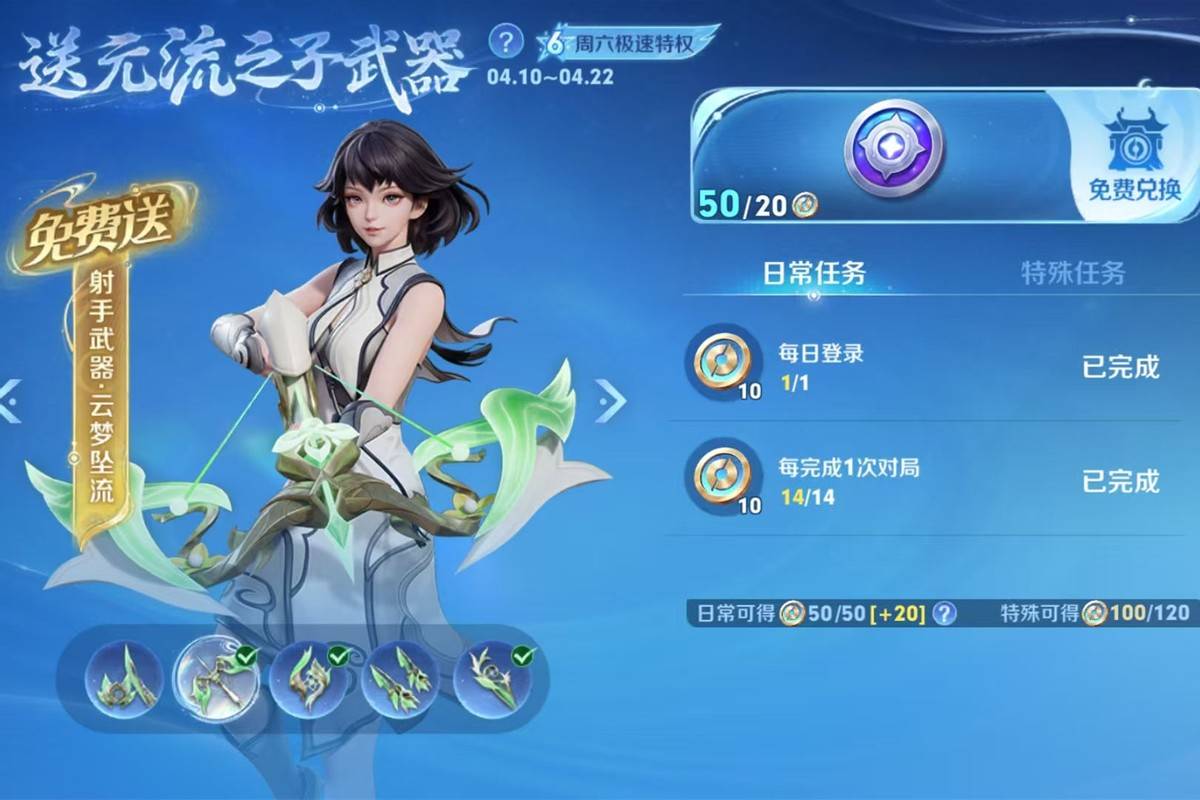This screenshot has width=1200, height=800.
Task: Go to the previous weapon with the left arrow
Action: [x=10, y=401]
